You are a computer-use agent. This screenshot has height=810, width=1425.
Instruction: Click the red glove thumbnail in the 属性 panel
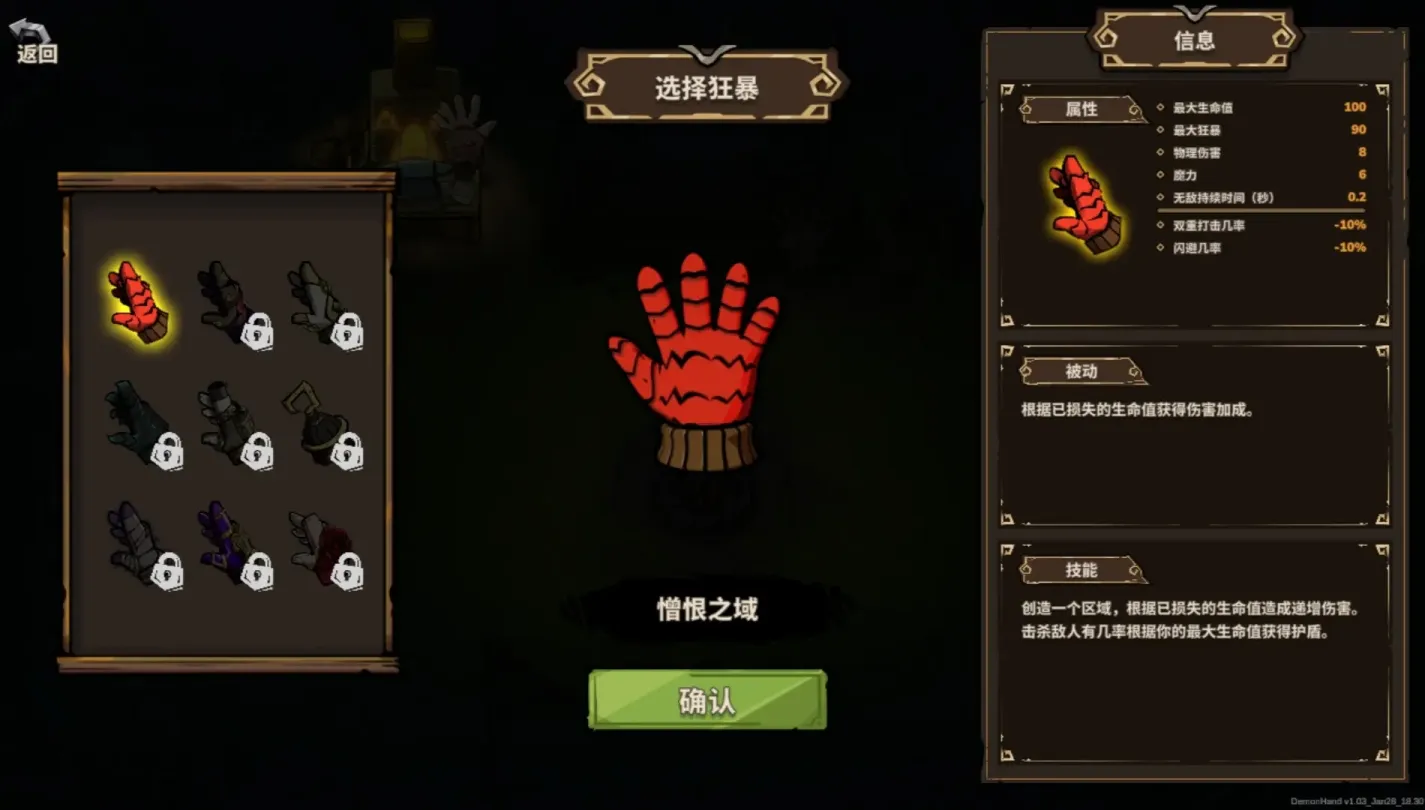[x=1085, y=205]
